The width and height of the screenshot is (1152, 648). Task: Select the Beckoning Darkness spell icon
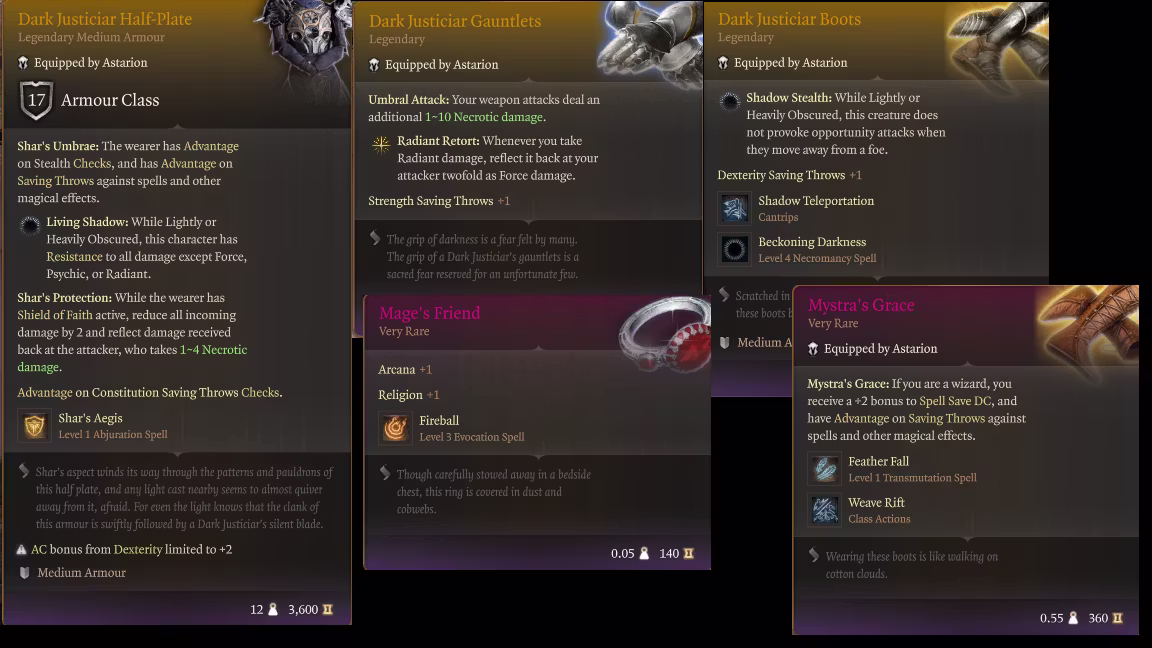pyautogui.click(x=735, y=249)
